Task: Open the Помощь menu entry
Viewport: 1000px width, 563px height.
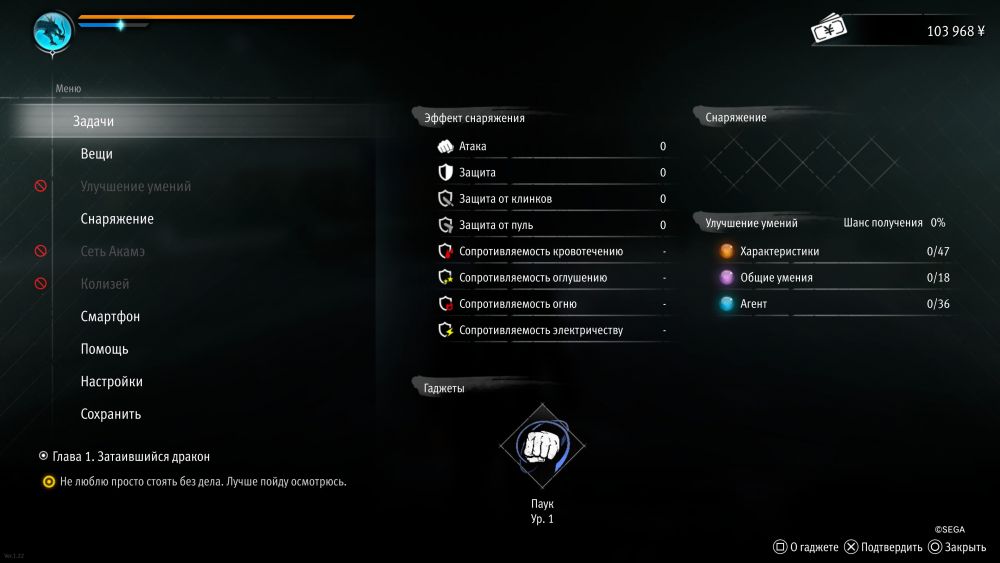Action: pyautogui.click(x=104, y=349)
